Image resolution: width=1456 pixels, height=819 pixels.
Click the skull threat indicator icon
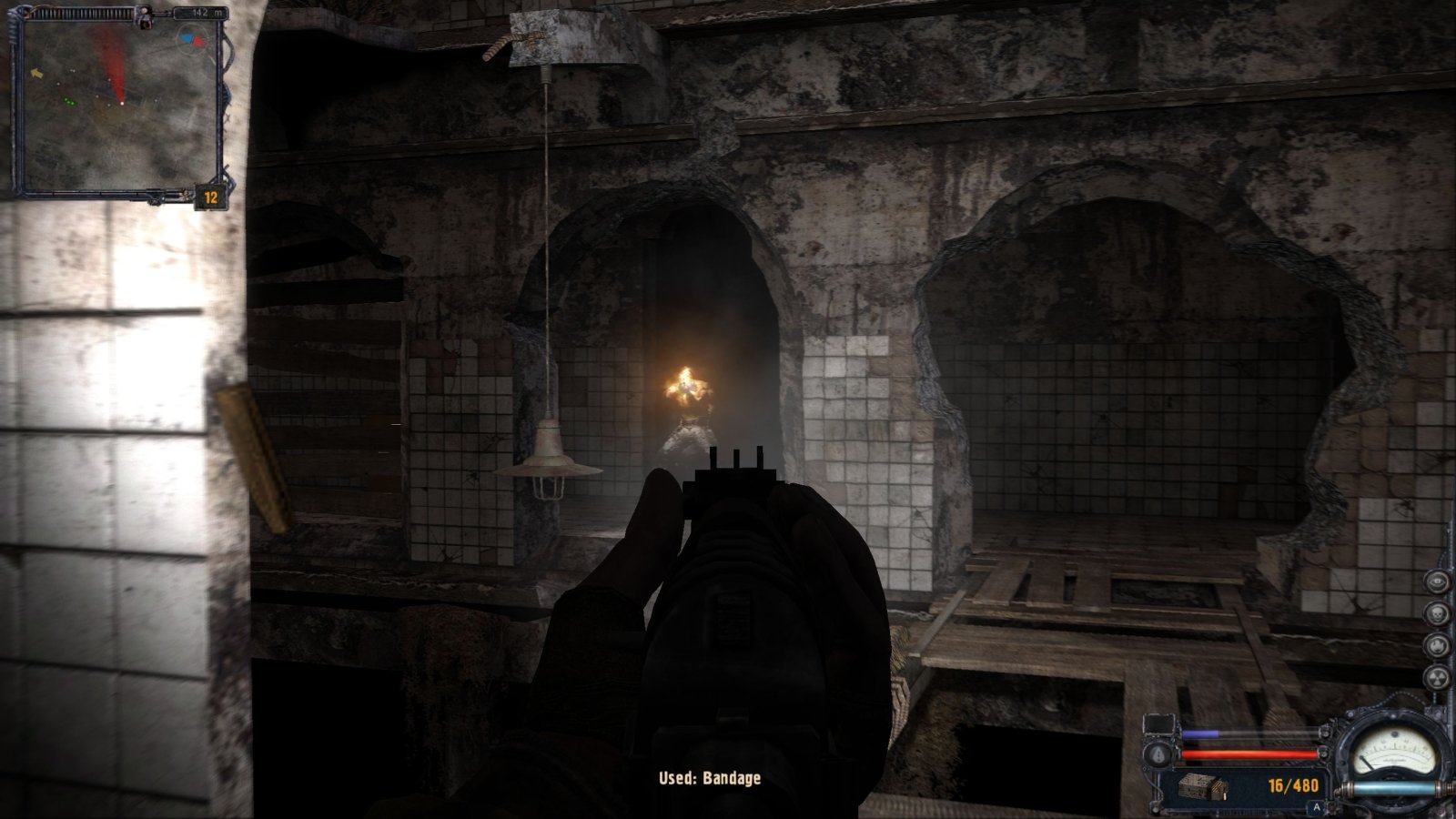point(1438,612)
